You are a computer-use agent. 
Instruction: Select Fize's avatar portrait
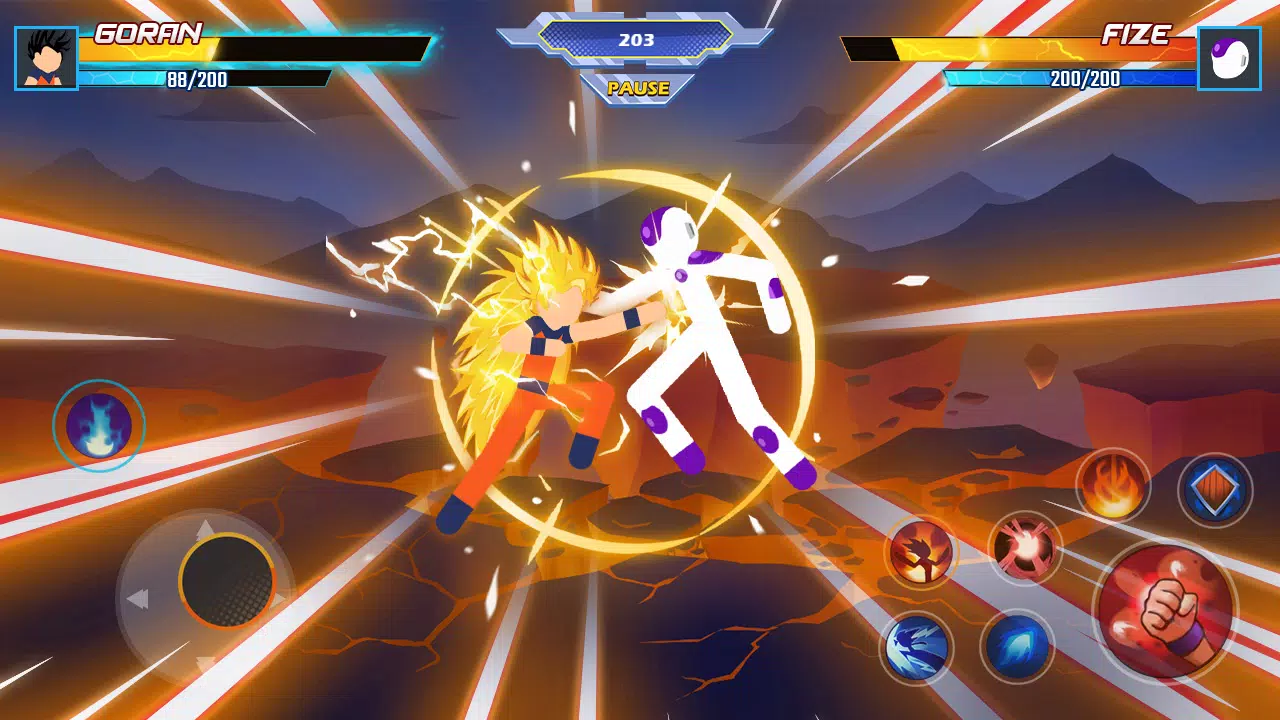1232,55
